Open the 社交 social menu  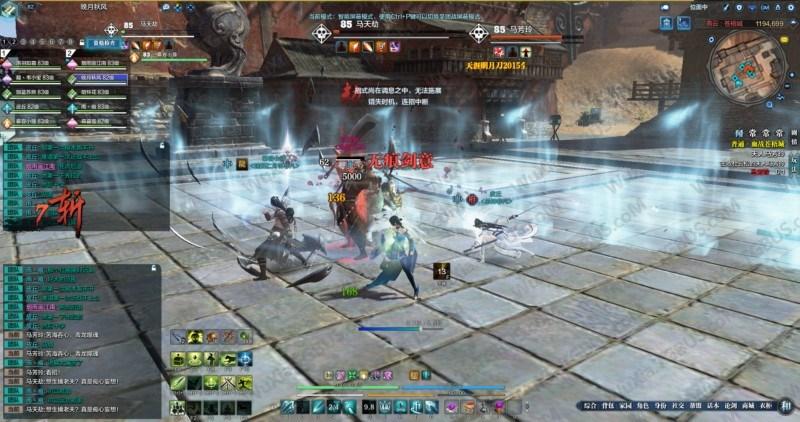[x=676, y=406]
